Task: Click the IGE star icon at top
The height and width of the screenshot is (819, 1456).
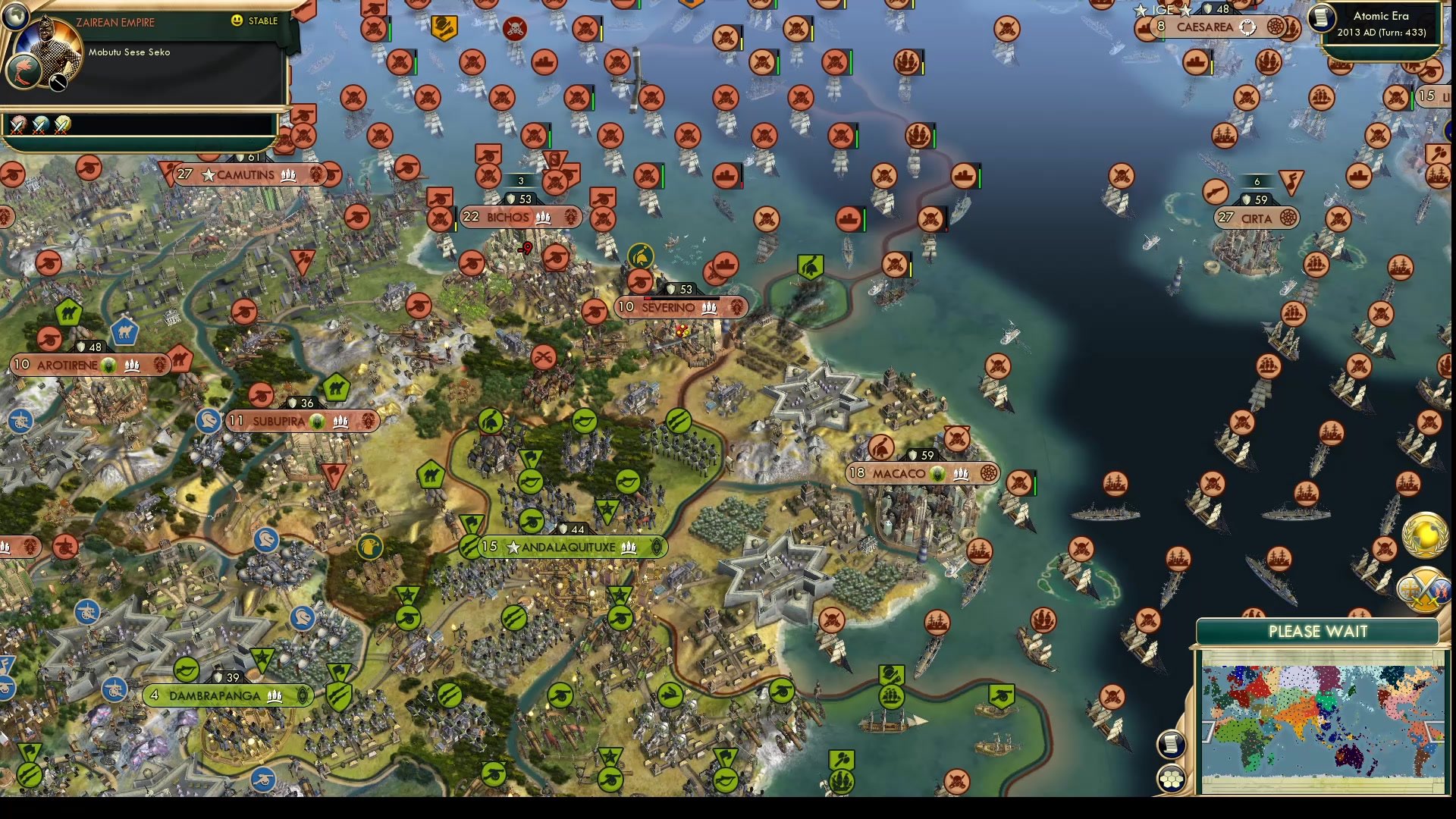Action: (x=1141, y=10)
